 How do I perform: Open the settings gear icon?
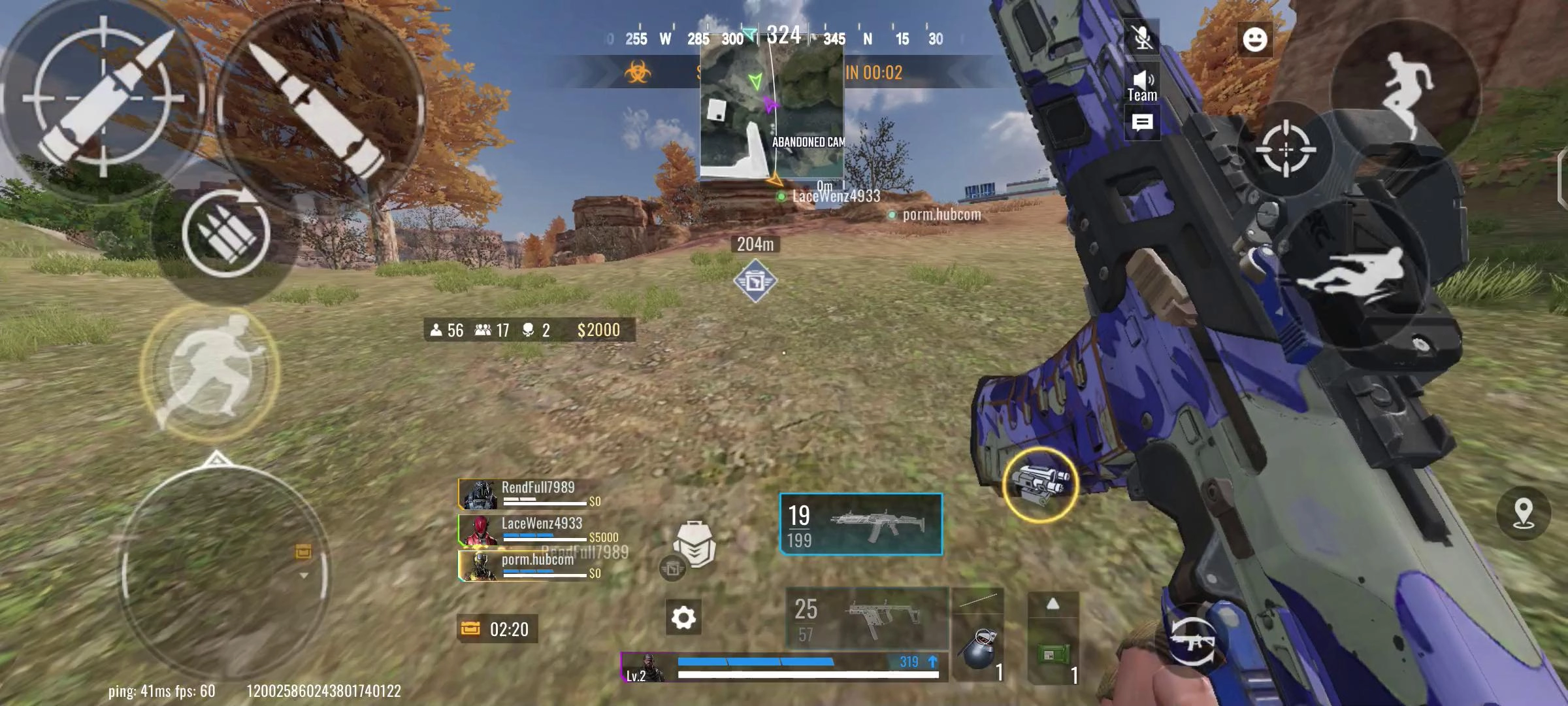(x=683, y=617)
